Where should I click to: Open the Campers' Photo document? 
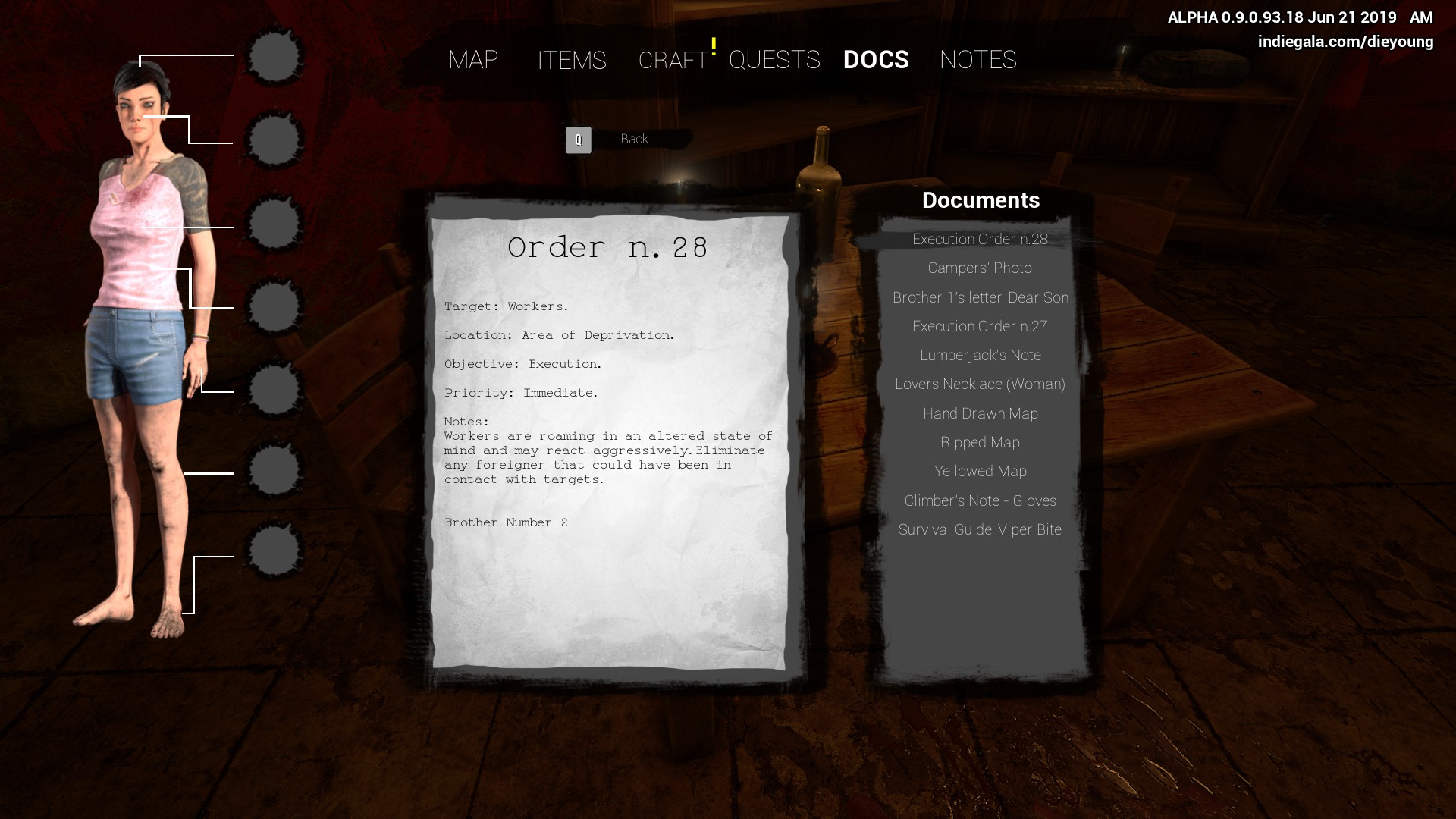pos(980,268)
